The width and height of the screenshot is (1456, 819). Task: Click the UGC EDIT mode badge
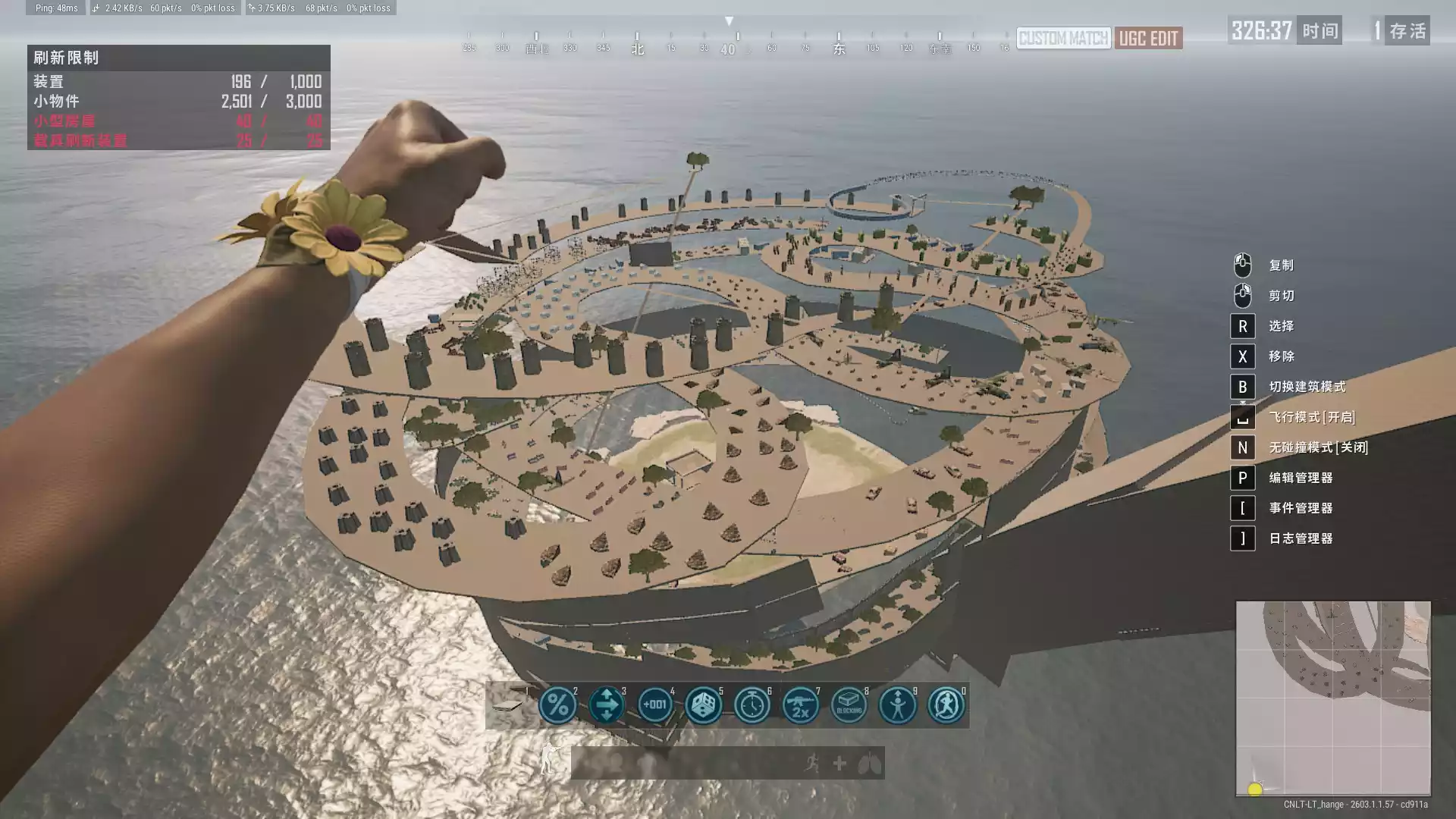click(1148, 39)
